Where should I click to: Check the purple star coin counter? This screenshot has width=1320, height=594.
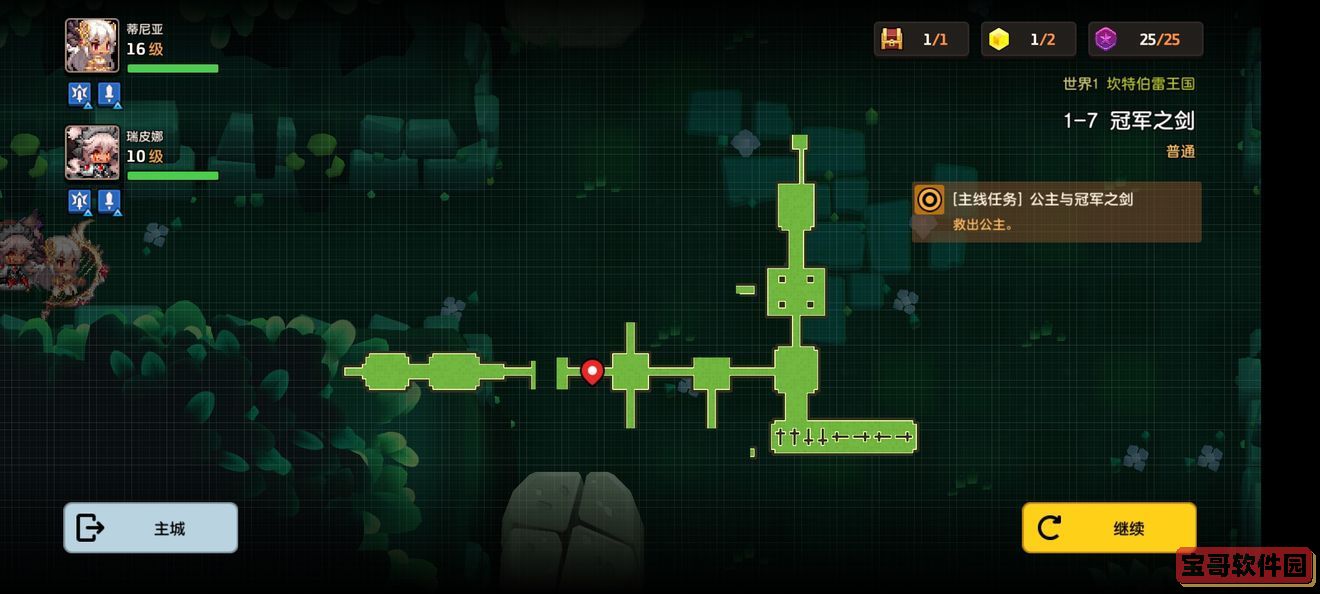(1105, 39)
